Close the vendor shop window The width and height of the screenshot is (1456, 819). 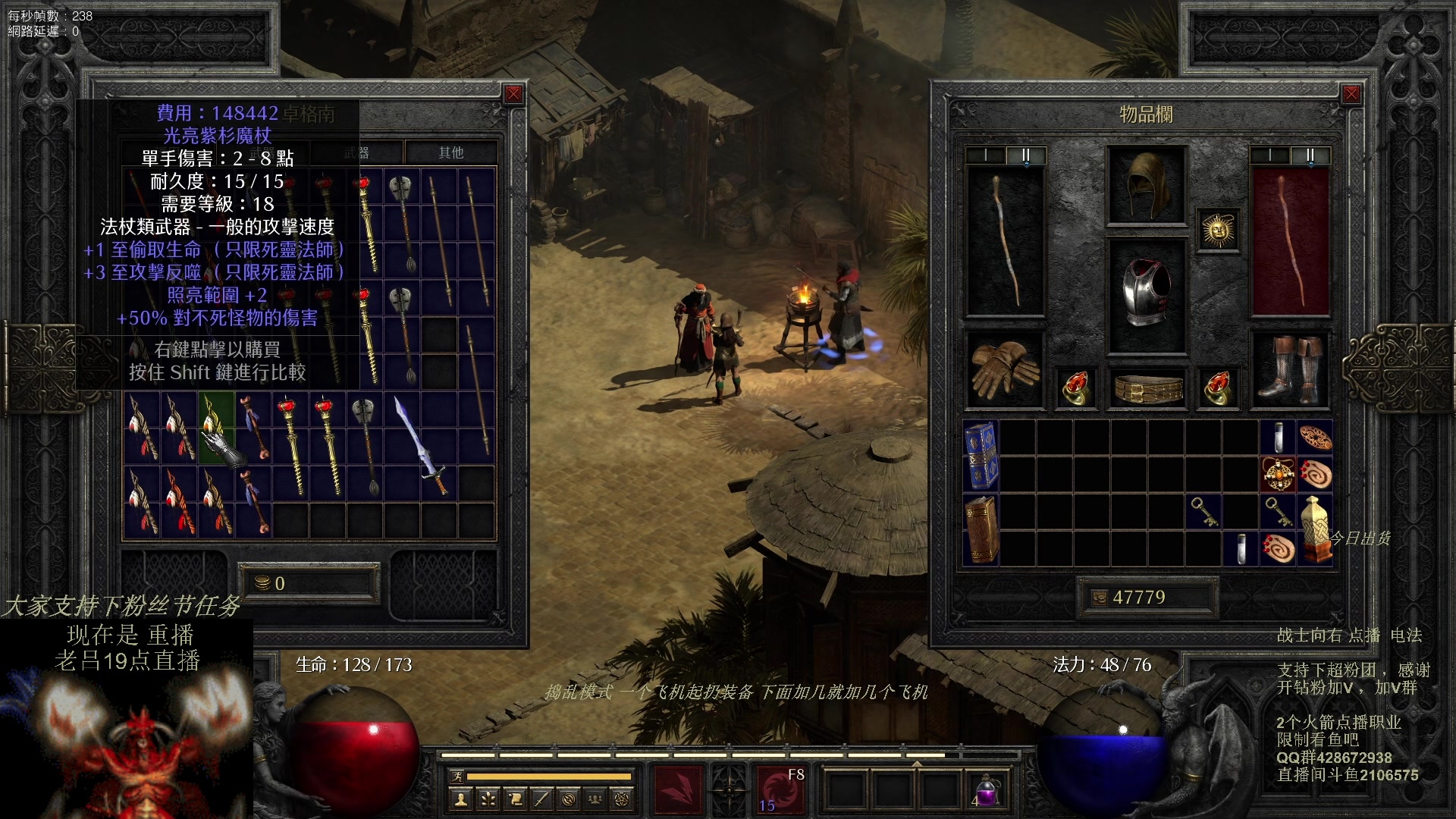513,94
